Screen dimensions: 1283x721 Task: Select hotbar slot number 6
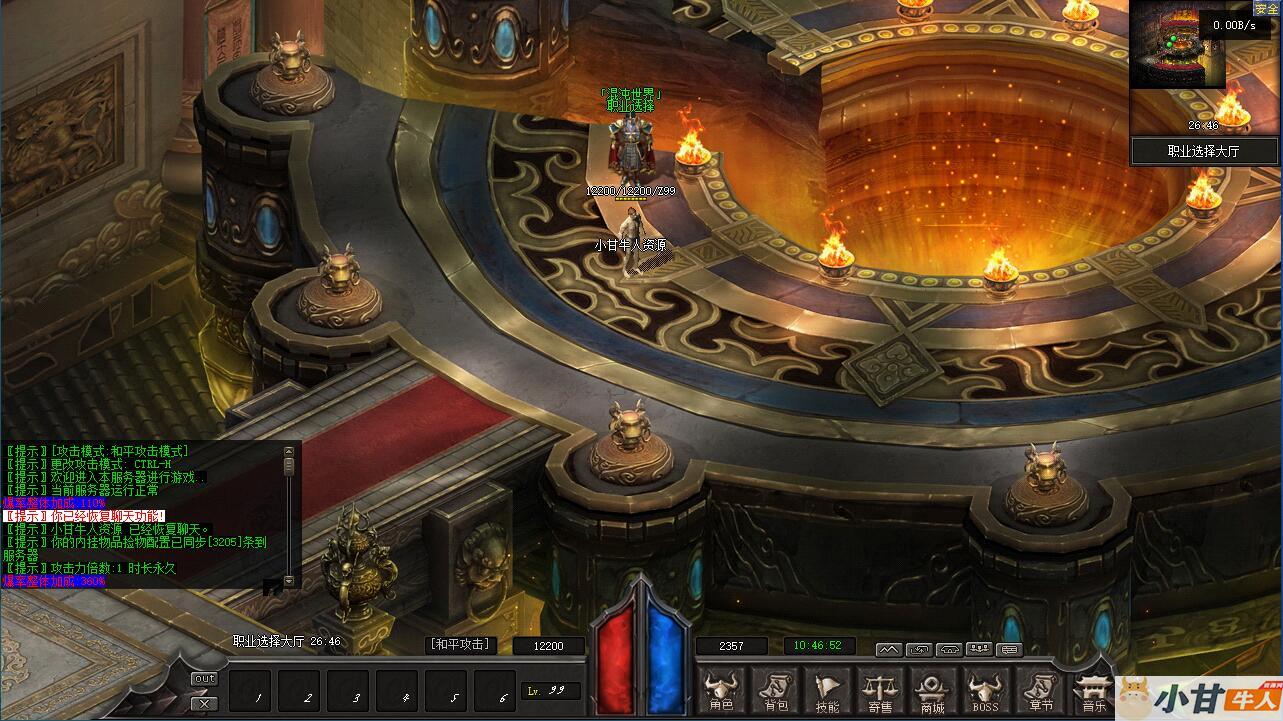[x=502, y=692]
